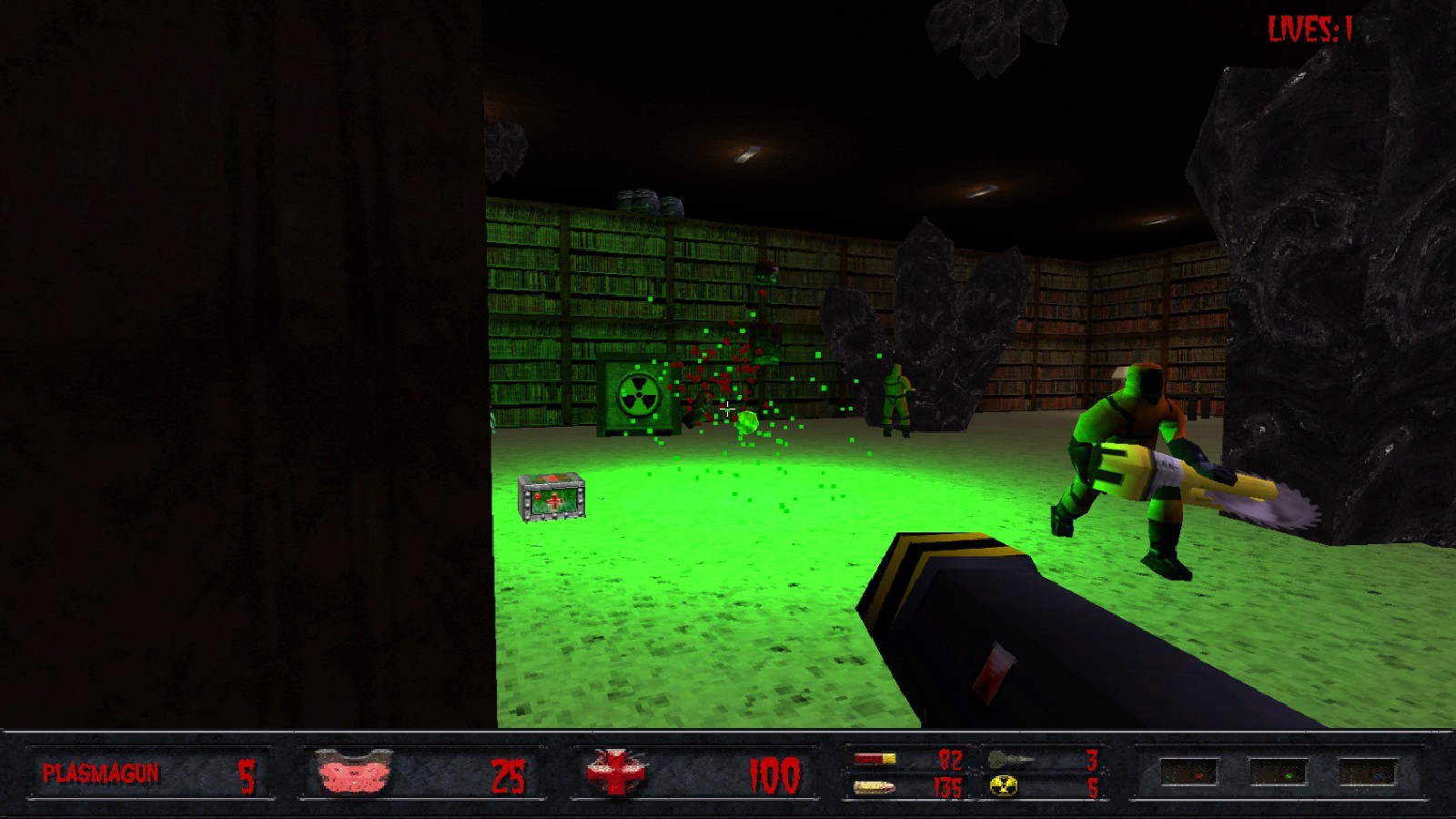
Task: Click the shotgun shell ammo icon
Action: point(875,759)
